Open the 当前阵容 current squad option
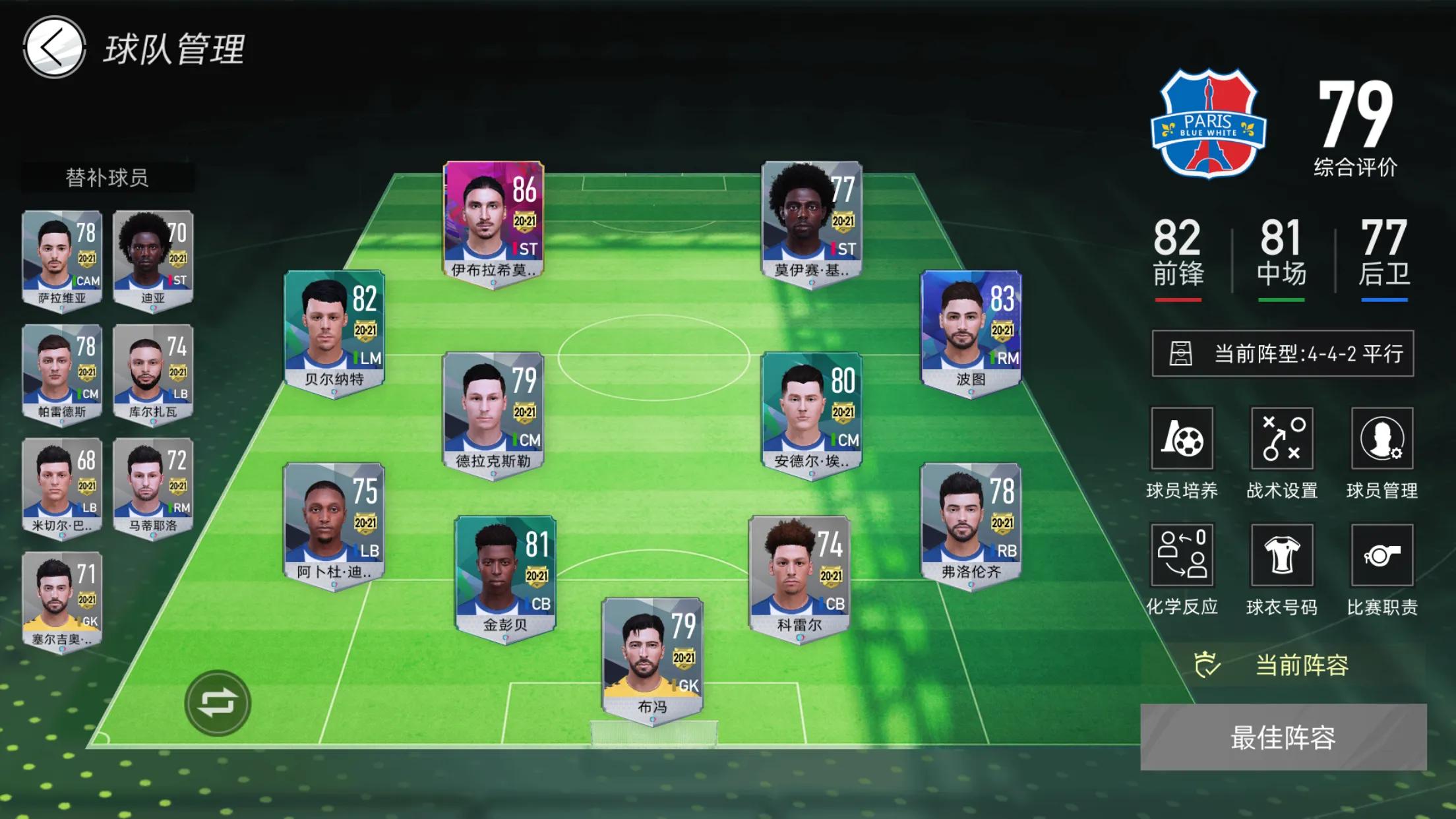 click(1282, 665)
